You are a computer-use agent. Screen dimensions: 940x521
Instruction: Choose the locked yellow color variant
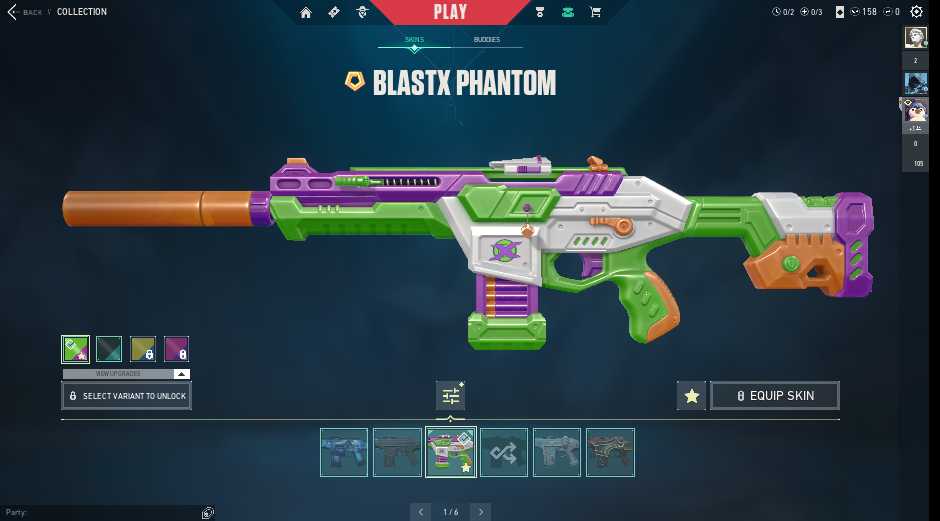[x=143, y=349]
